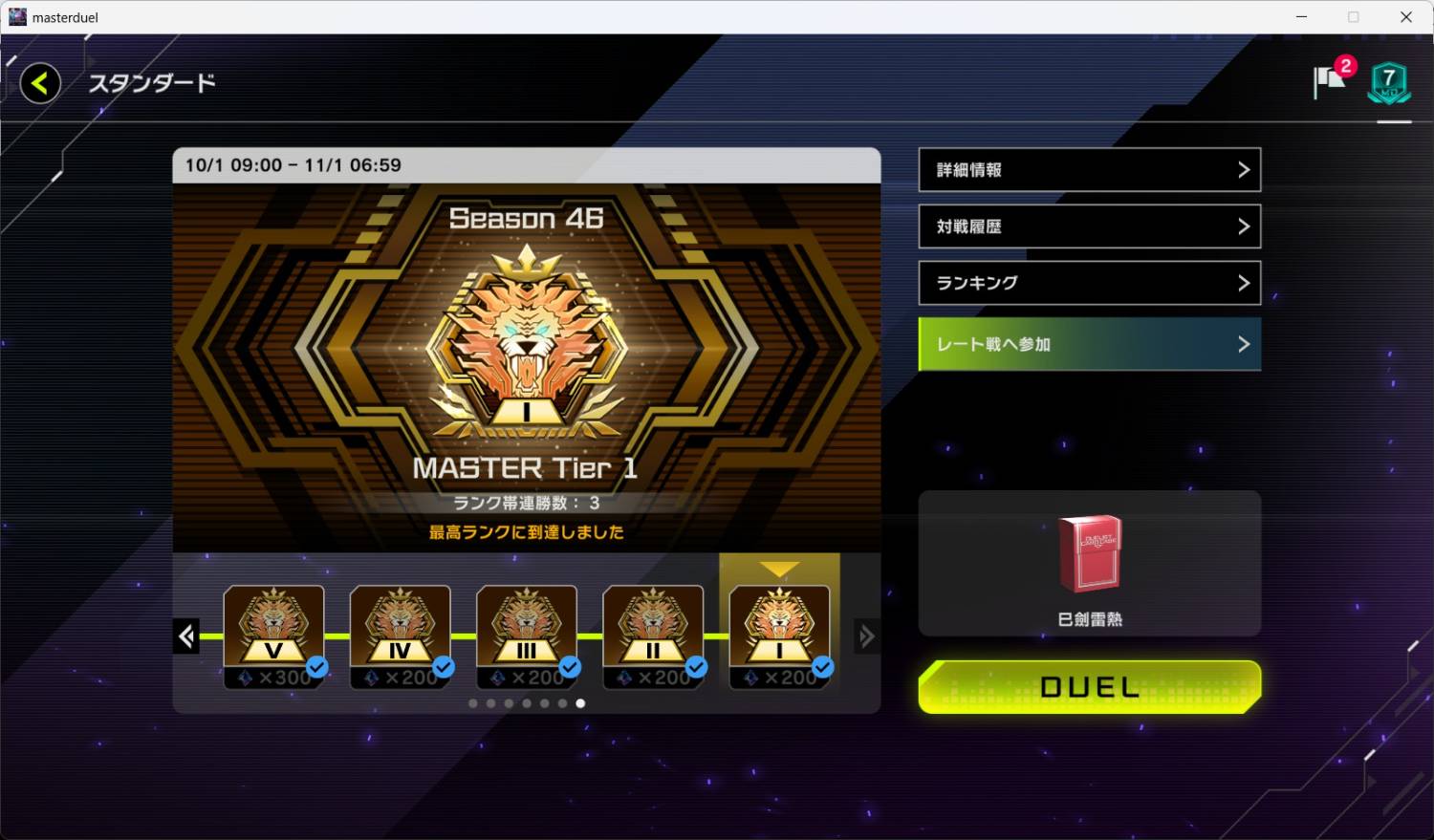
Task: Open 詳細情報 via its chevron
Action: point(1244,169)
